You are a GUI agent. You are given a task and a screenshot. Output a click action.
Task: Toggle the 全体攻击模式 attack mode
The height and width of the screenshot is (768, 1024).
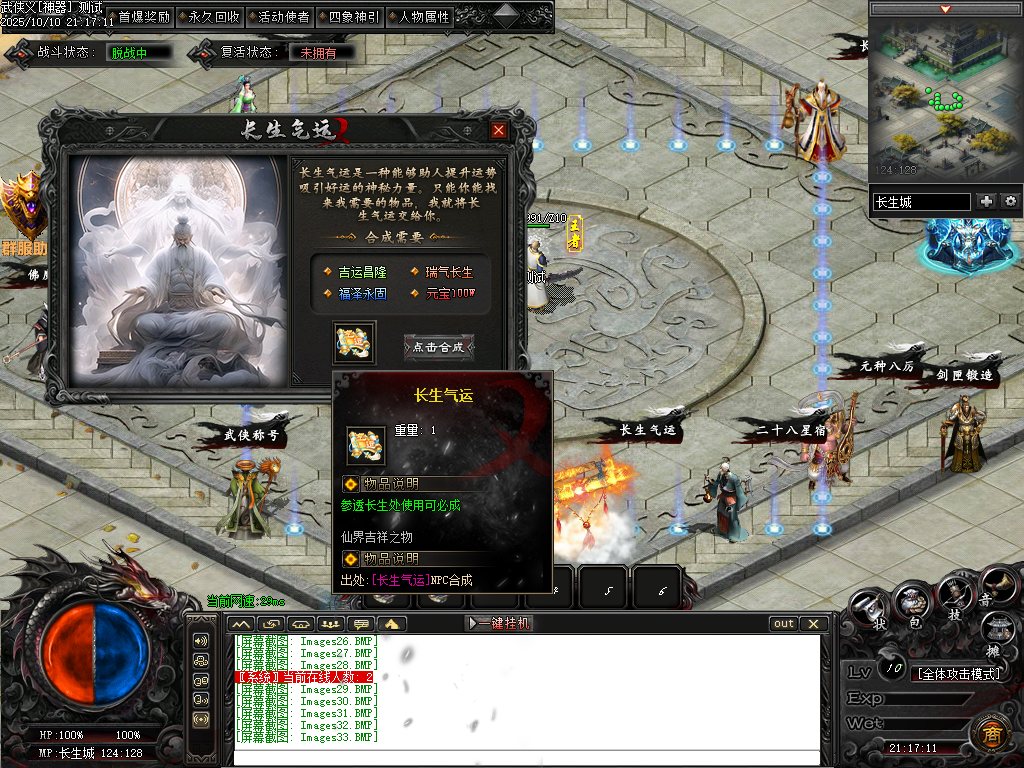pos(959,674)
